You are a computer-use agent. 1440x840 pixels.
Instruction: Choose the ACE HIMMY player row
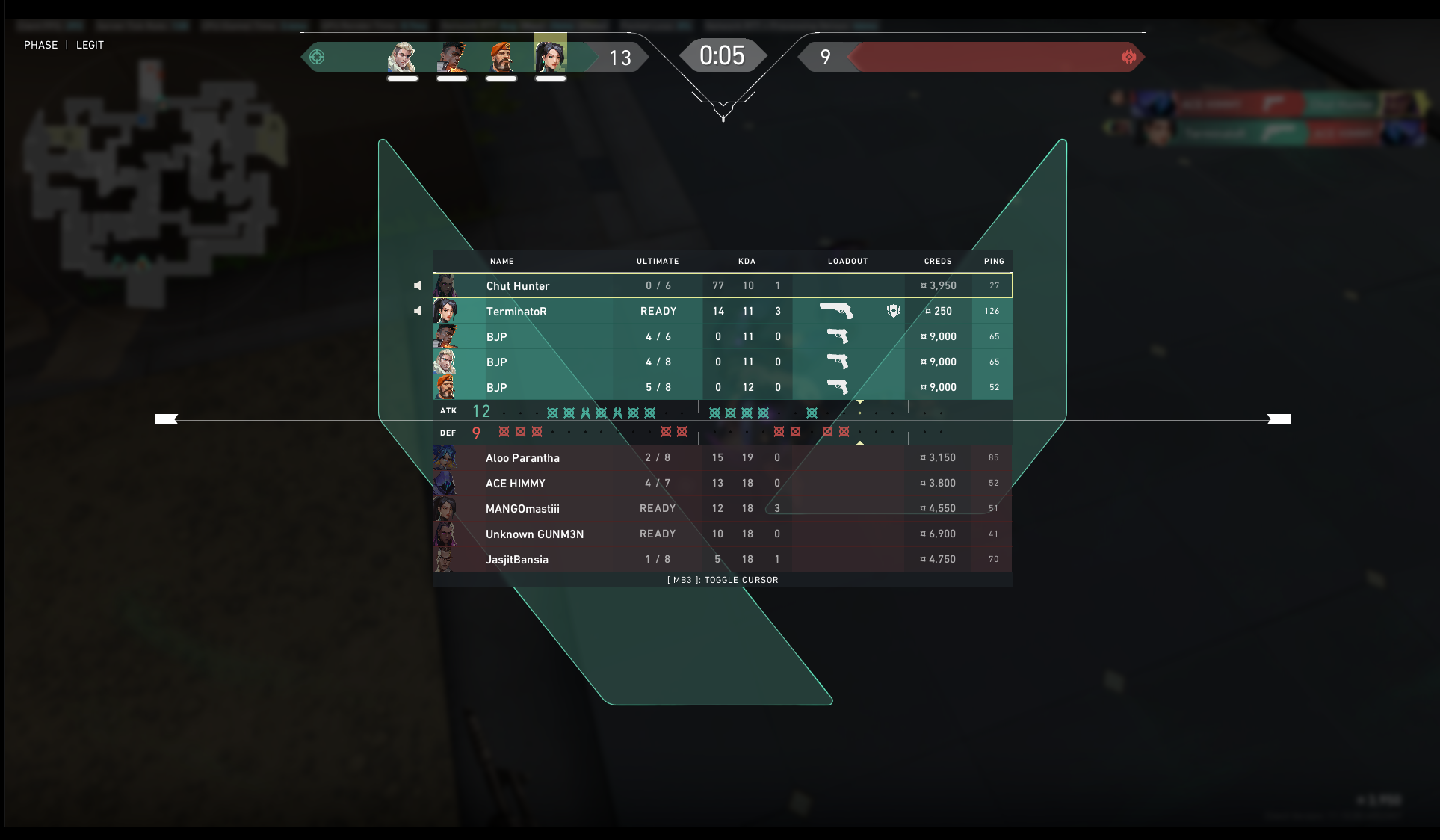[x=516, y=483]
